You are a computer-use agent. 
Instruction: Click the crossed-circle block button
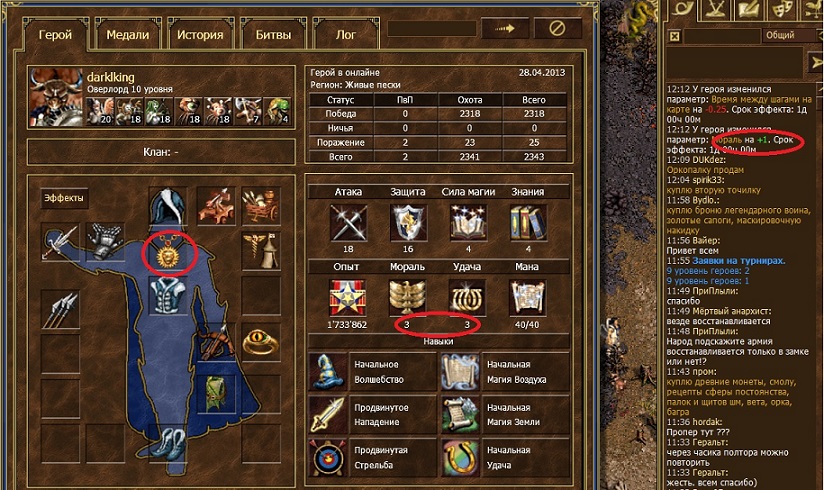click(558, 29)
